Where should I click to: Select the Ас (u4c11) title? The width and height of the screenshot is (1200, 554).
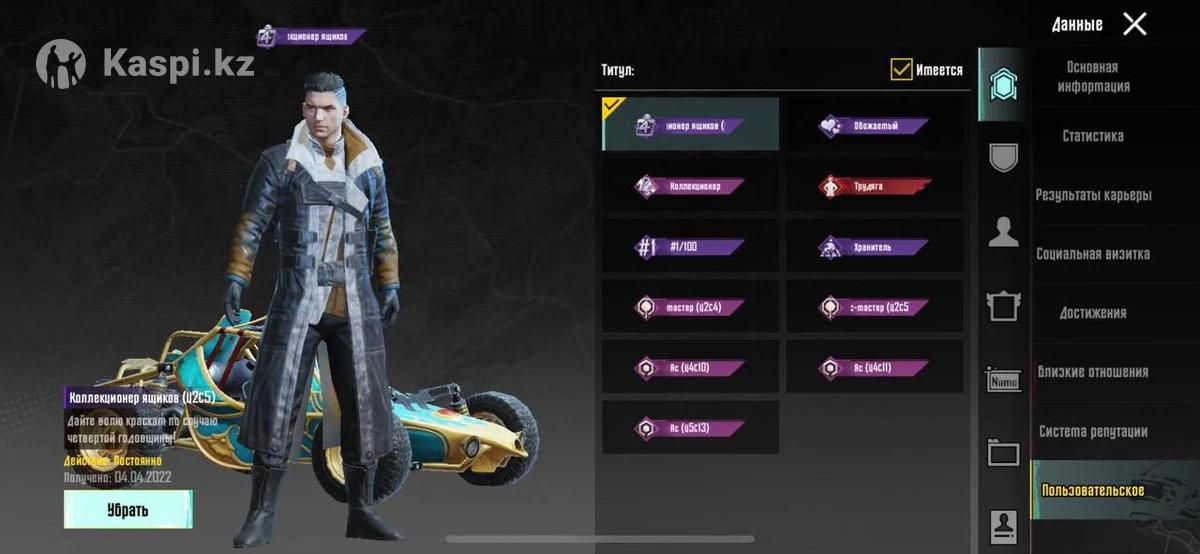874,368
